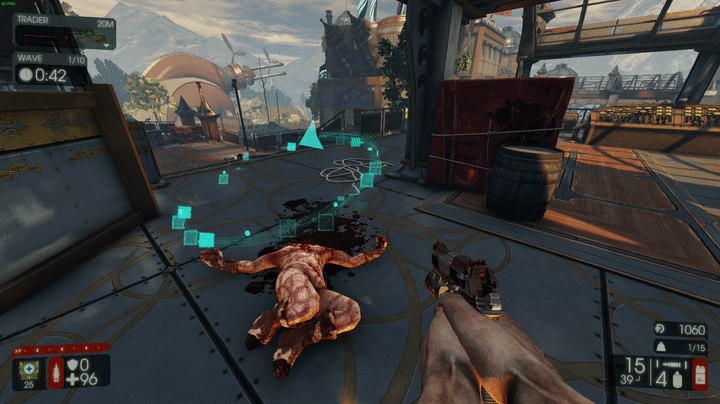Click the weight carry-capacity icon

point(659,346)
